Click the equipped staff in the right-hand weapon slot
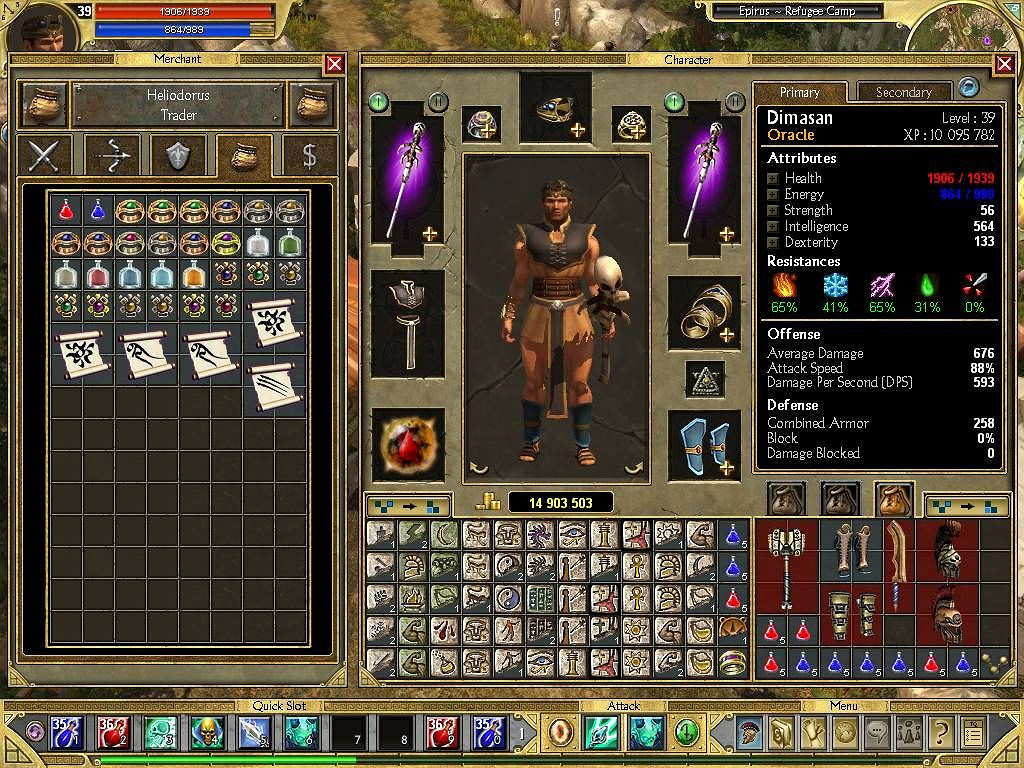Viewport: 1024px width, 768px height. 705,180
